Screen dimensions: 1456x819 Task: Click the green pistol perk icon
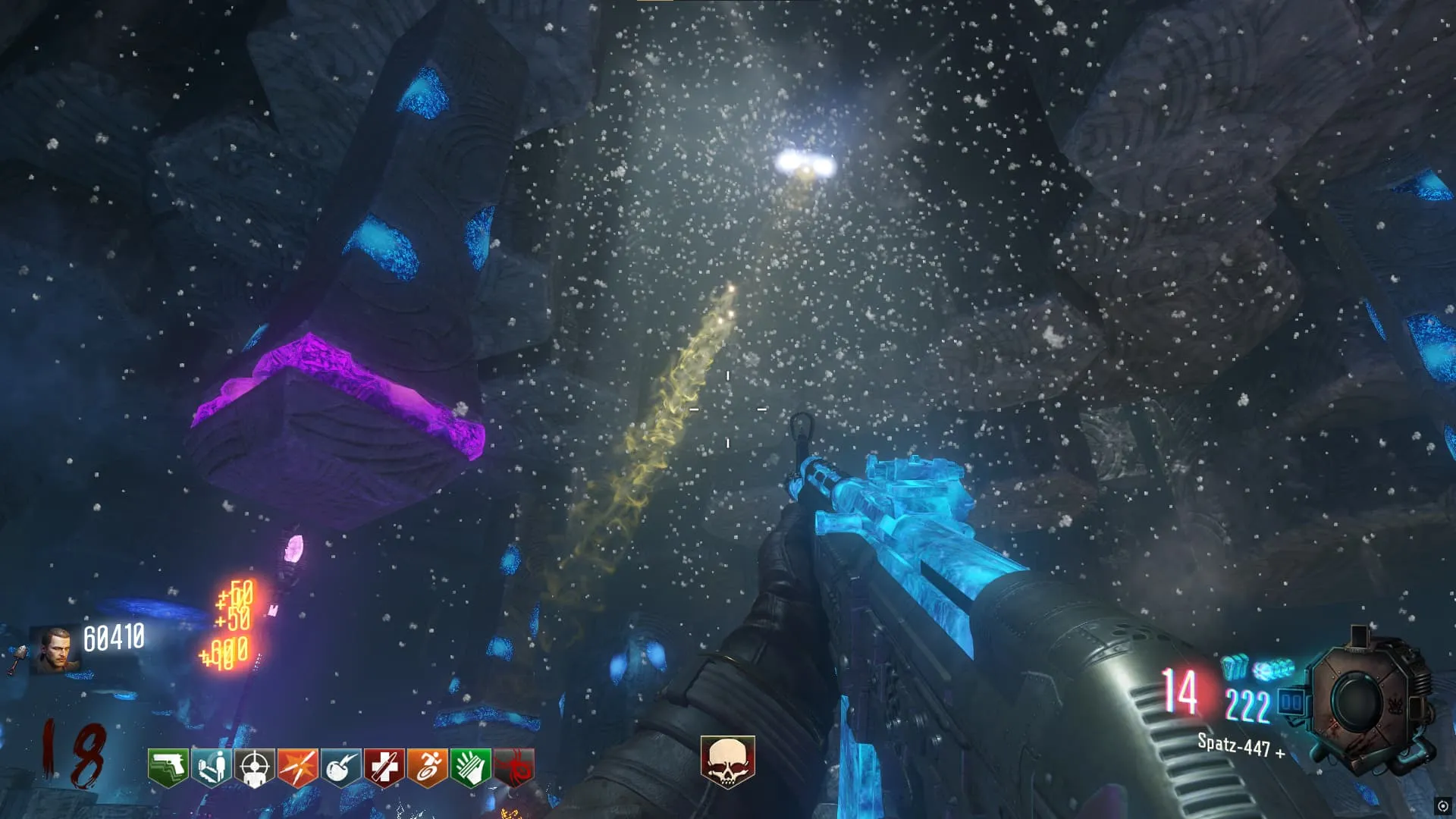168,767
